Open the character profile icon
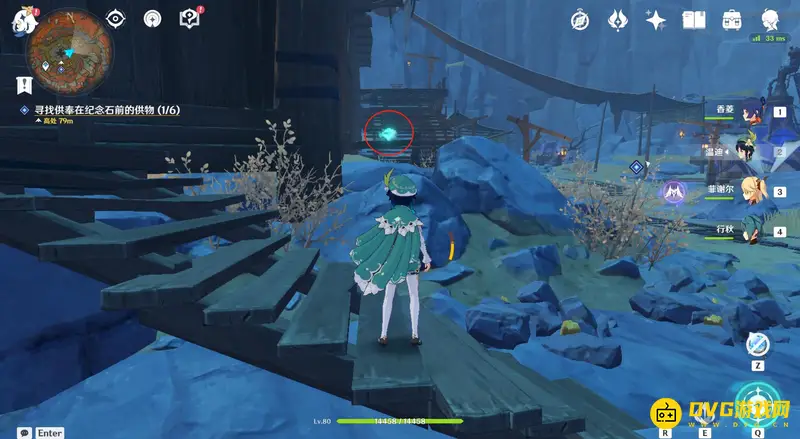Image resolution: width=800 pixels, height=439 pixels. click(770, 20)
